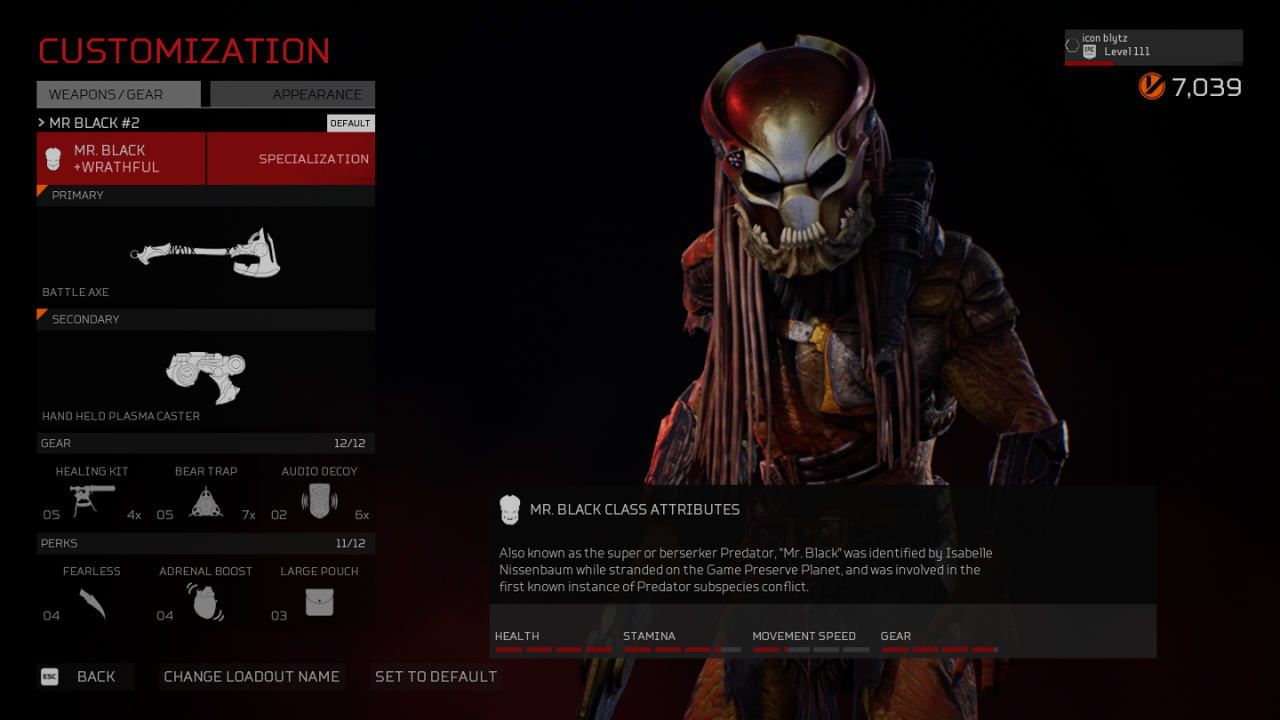
Task: Open the icon blytz player profile card
Action: tap(1153, 46)
